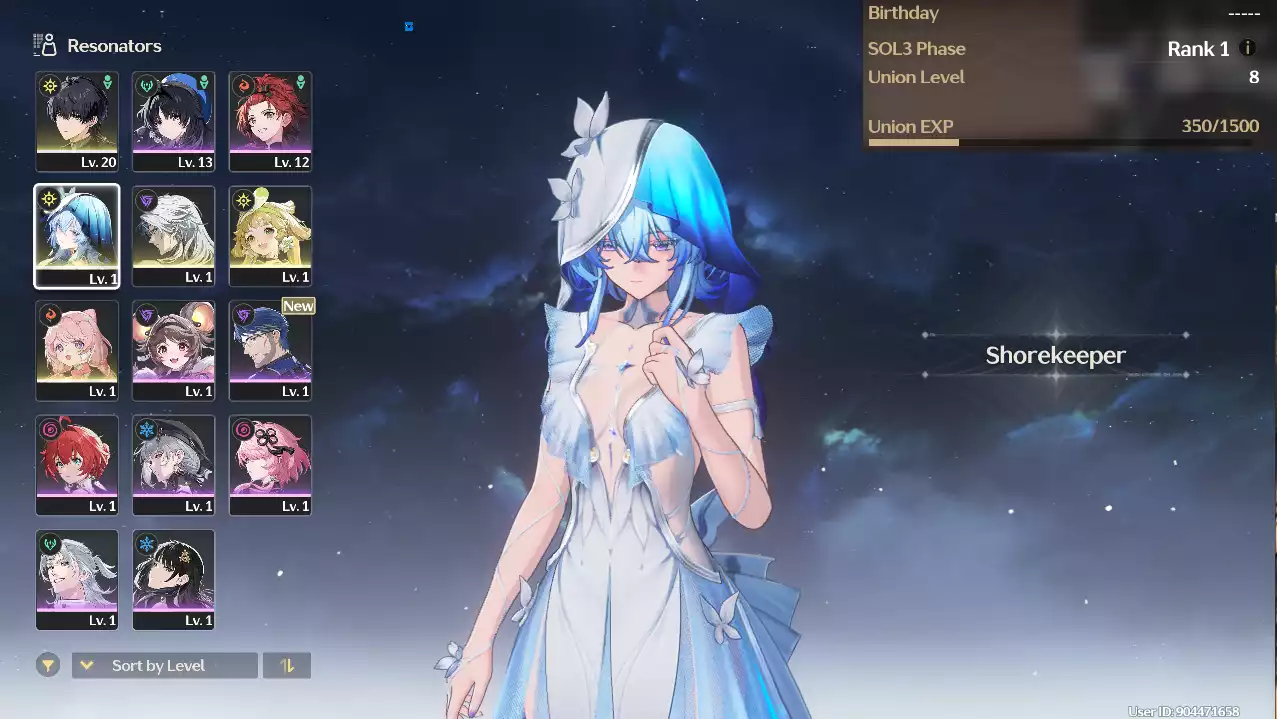Viewport: 1277px width, 719px height.
Task: Toggle the sort order arrows button
Action: (x=287, y=665)
